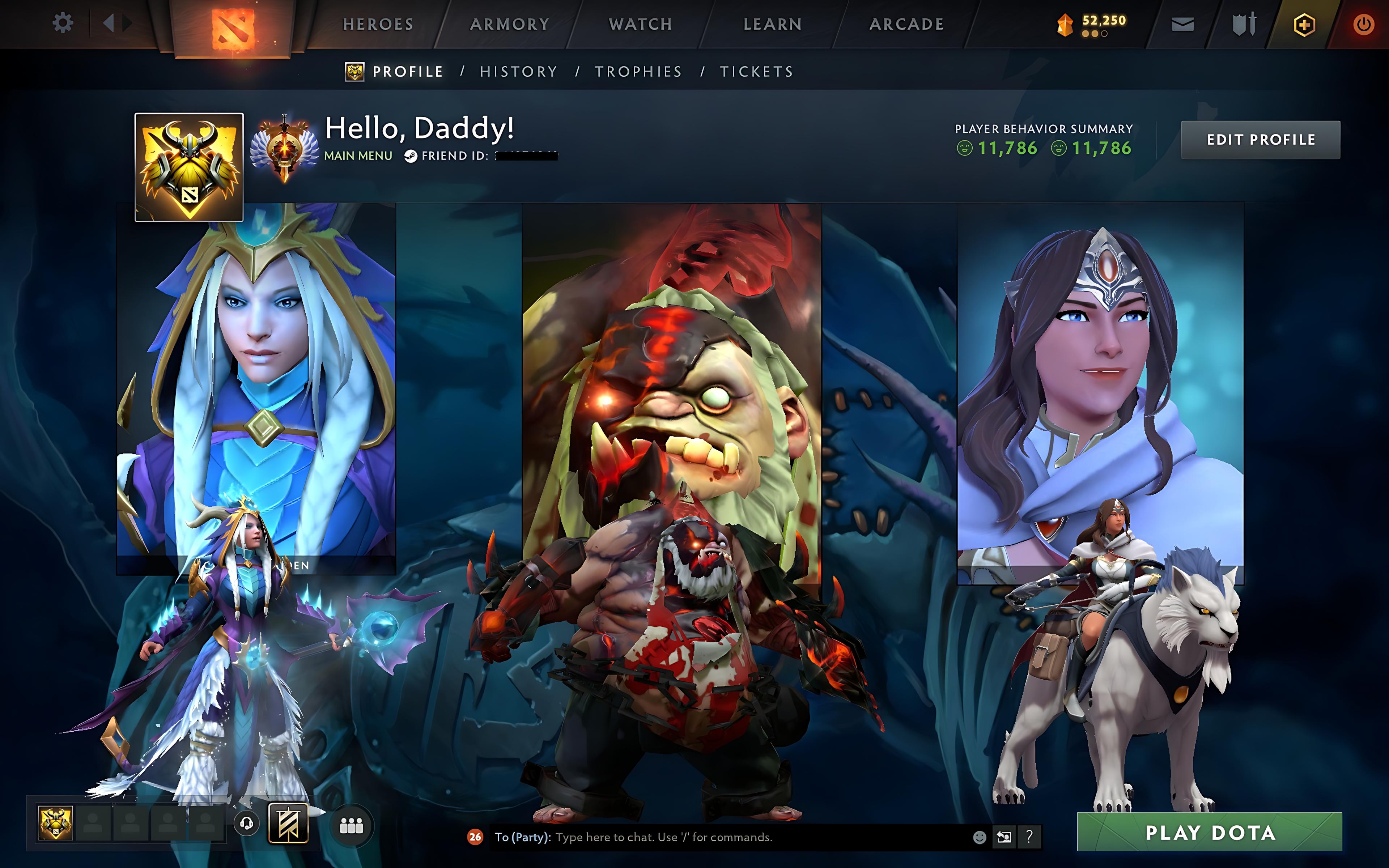Open the ARCADE menu
The image size is (1389, 868).
pyautogui.click(x=907, y=24)
